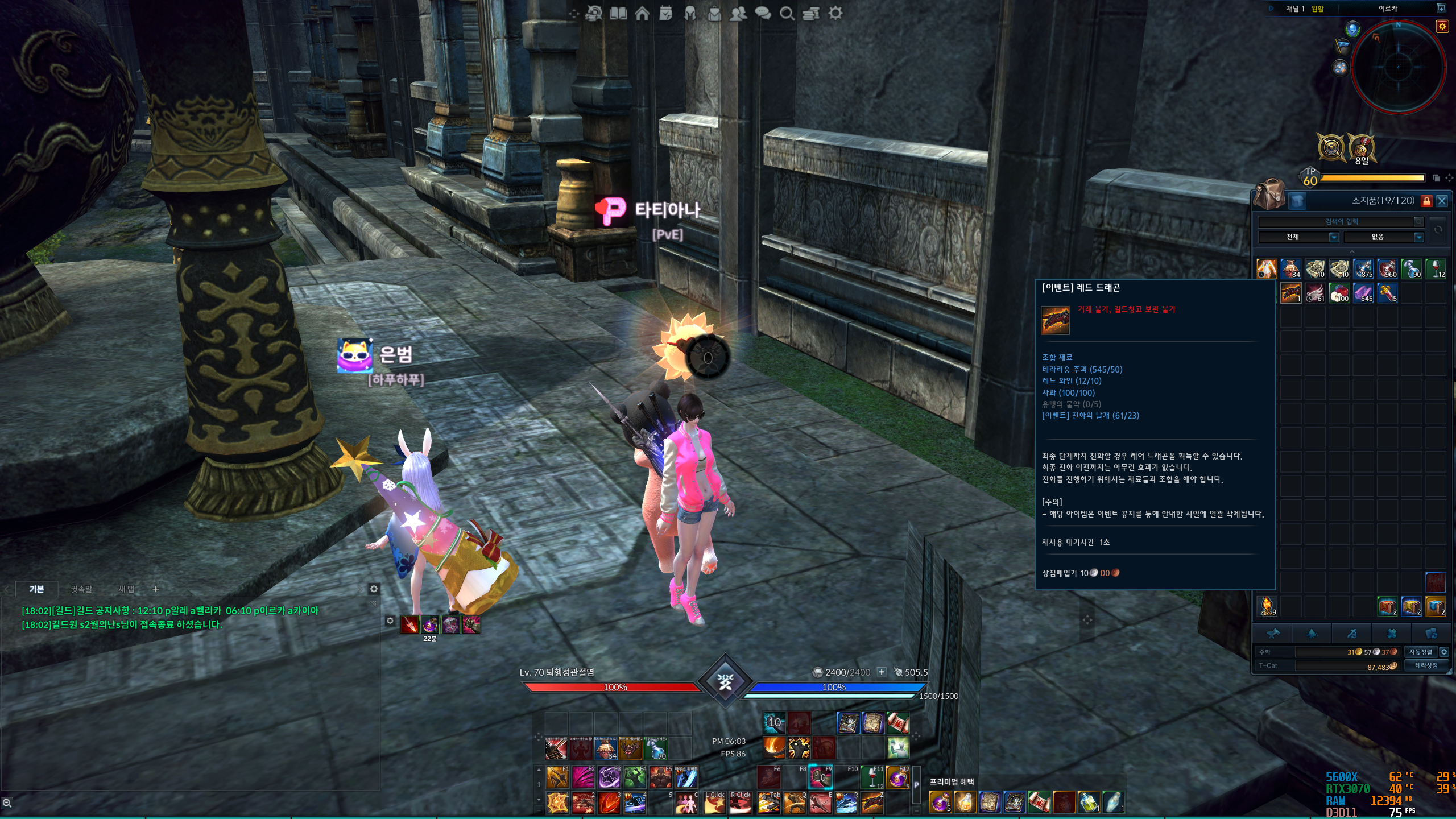Select the red wine glass item
The width and height of the screenshot is (1456, 819).
tap(1436, 268)
